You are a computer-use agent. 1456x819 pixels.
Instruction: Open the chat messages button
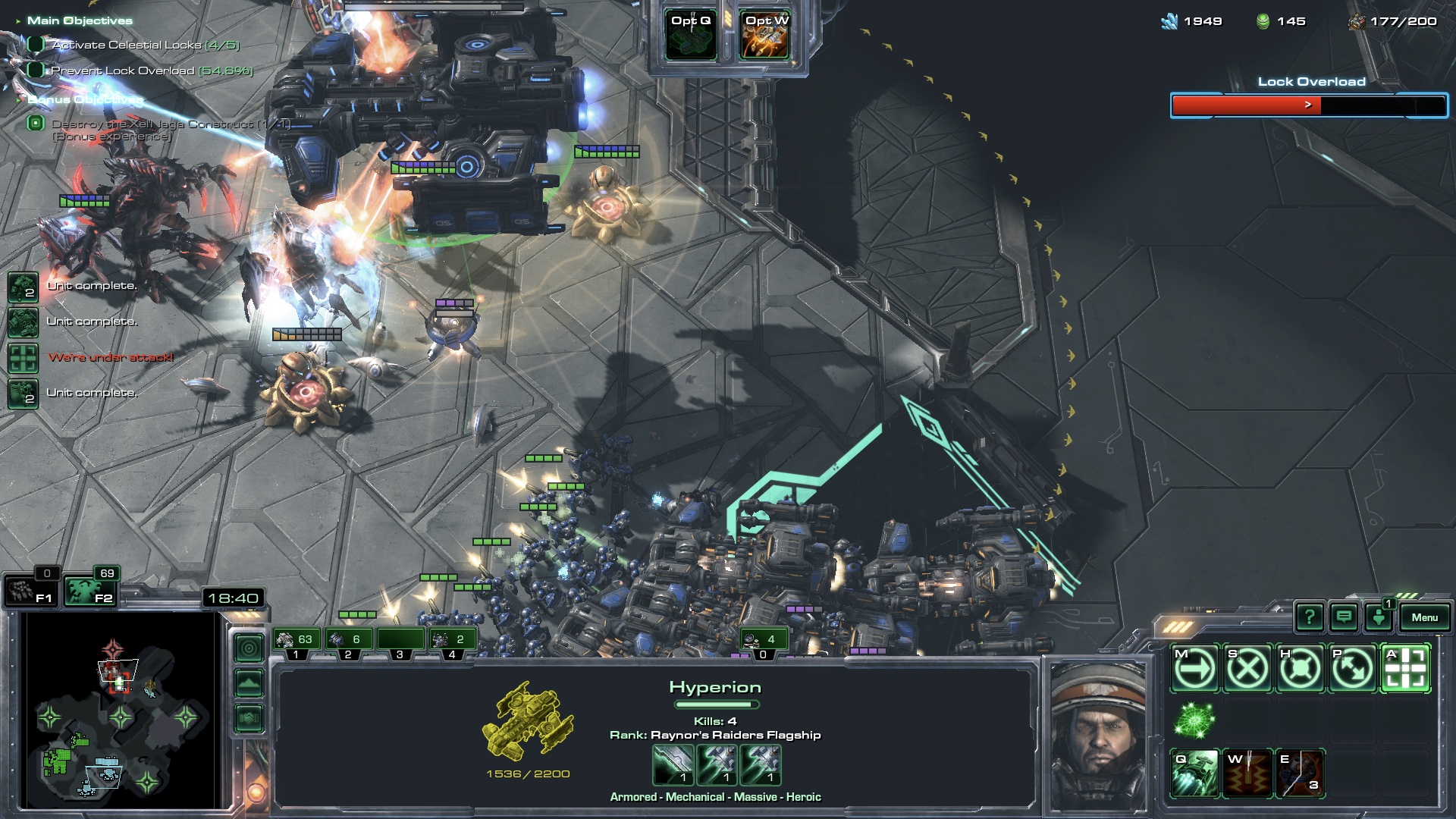[x=1344, y=617]
